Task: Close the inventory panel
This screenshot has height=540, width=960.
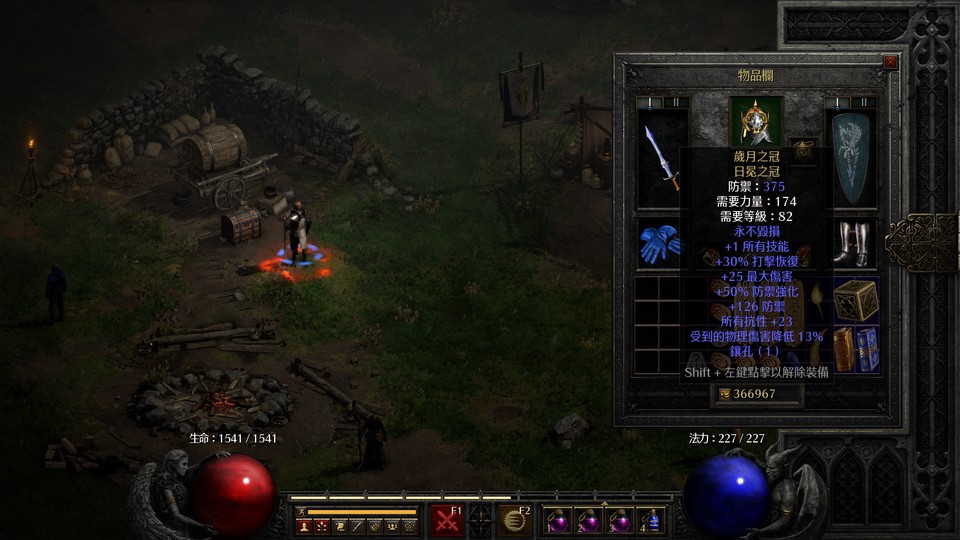Action: point(890,62)
